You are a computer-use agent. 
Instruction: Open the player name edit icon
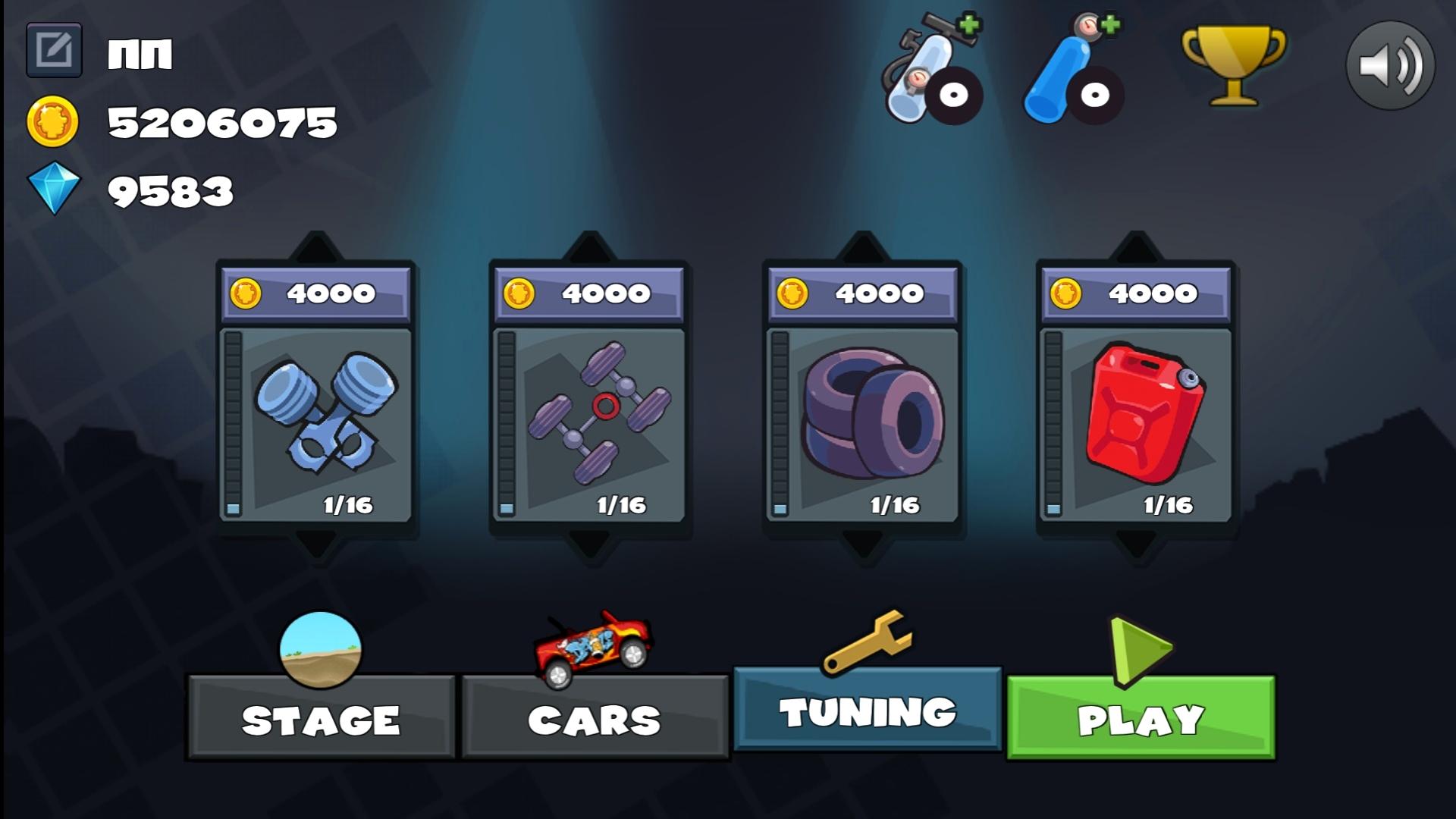54,50
